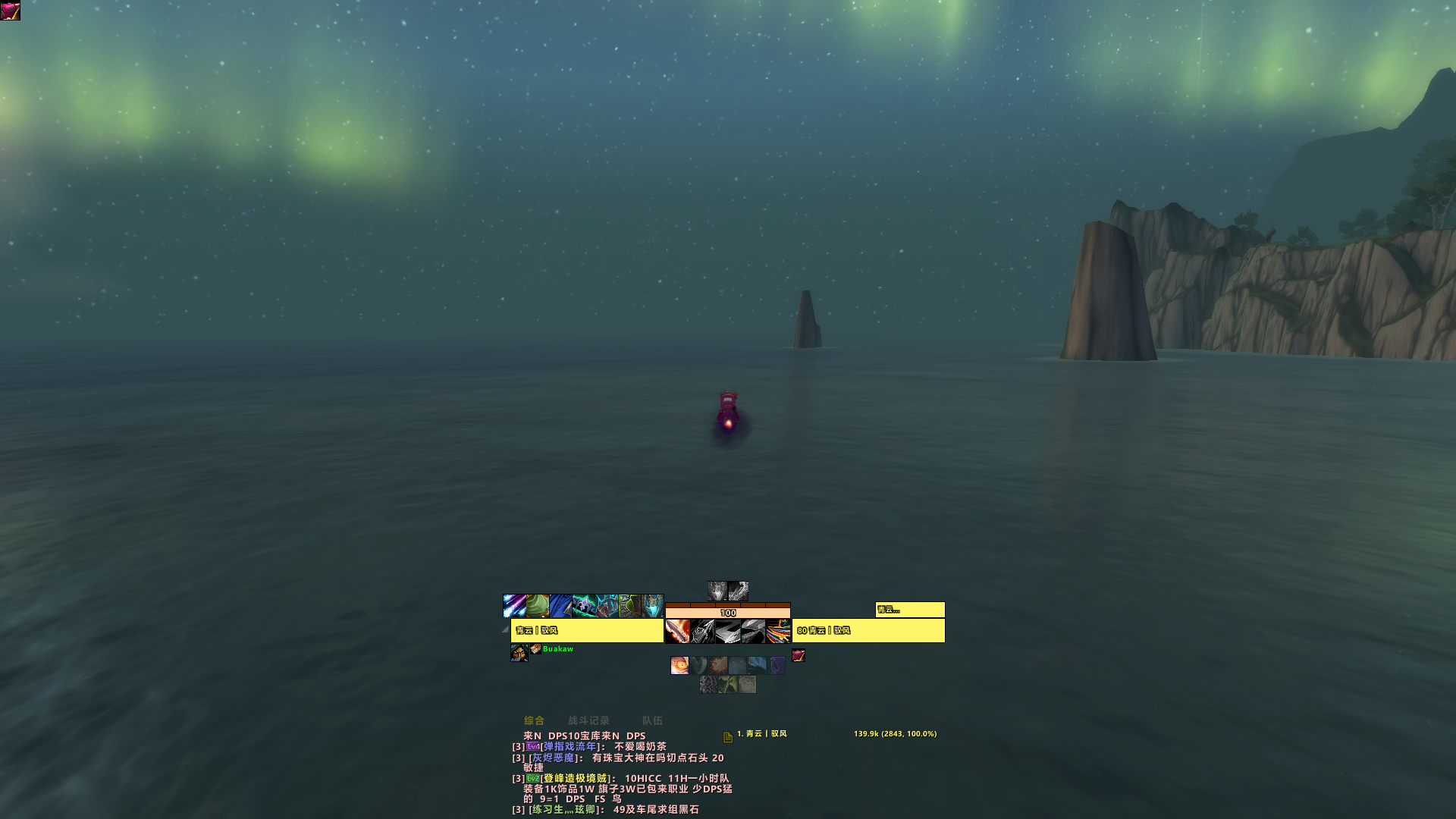Viewport: 1456px width, 819px height.
Task: Click player name 灰烬恶魔 in chat
Action: click(553, 758)
